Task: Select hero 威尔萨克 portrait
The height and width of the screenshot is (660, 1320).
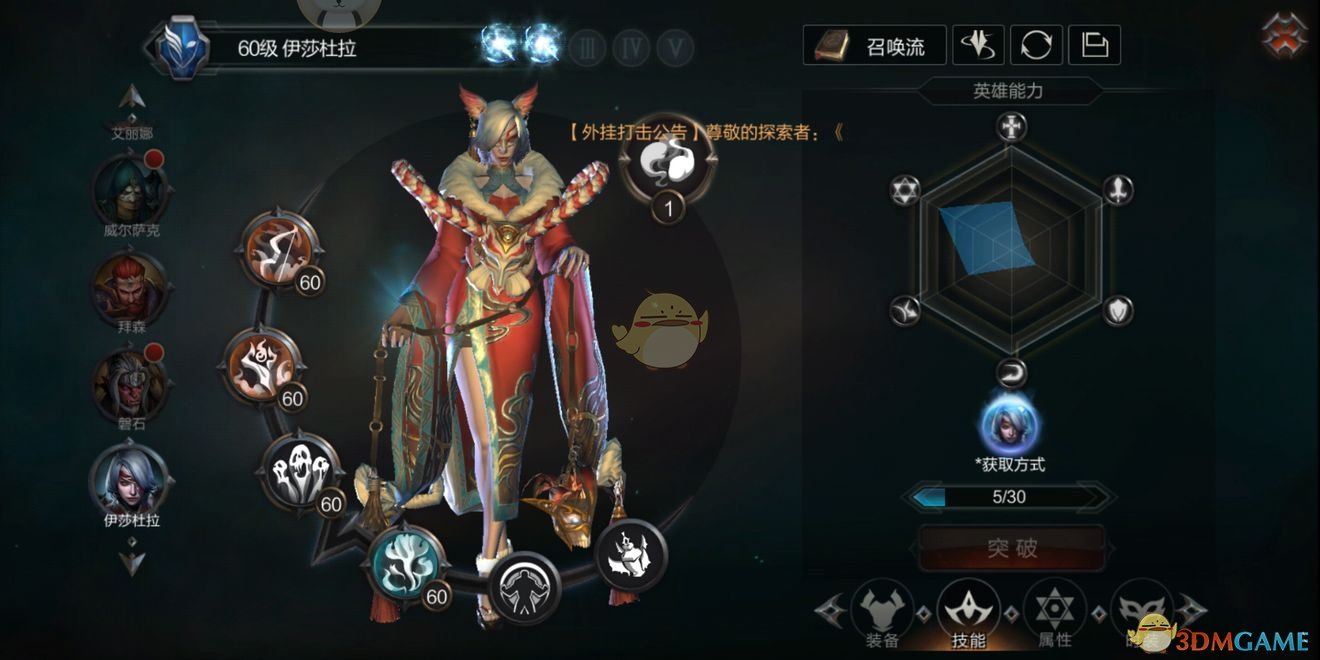Action: click(130, 190)
